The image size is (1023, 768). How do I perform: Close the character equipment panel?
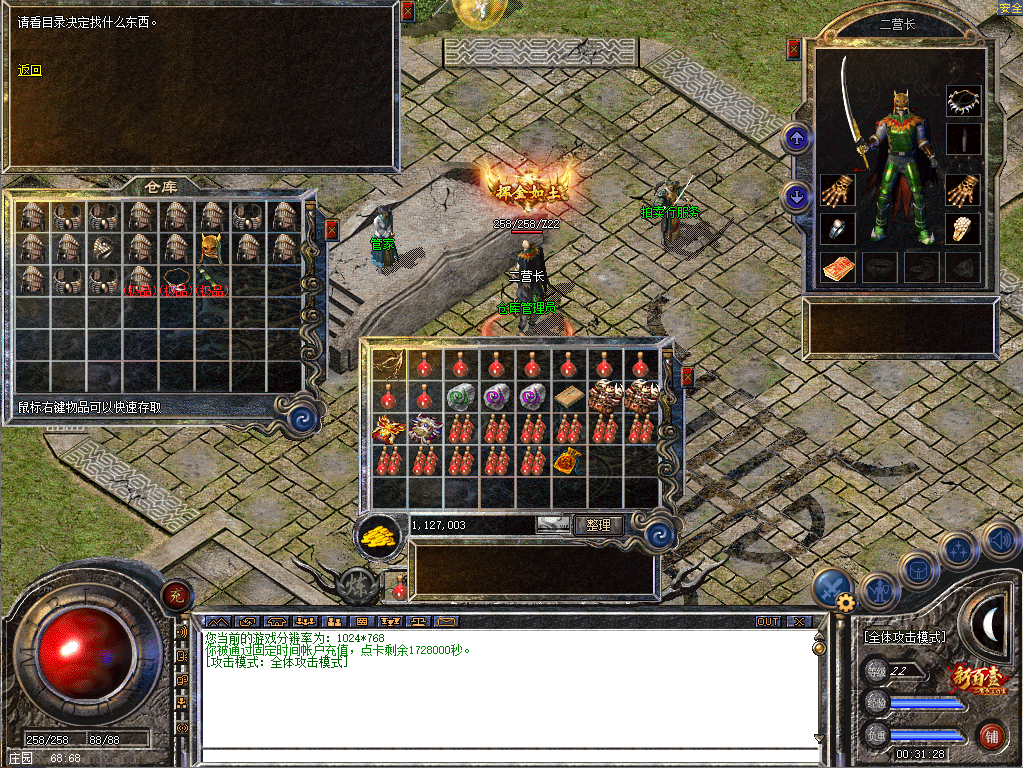click(793, 48)
